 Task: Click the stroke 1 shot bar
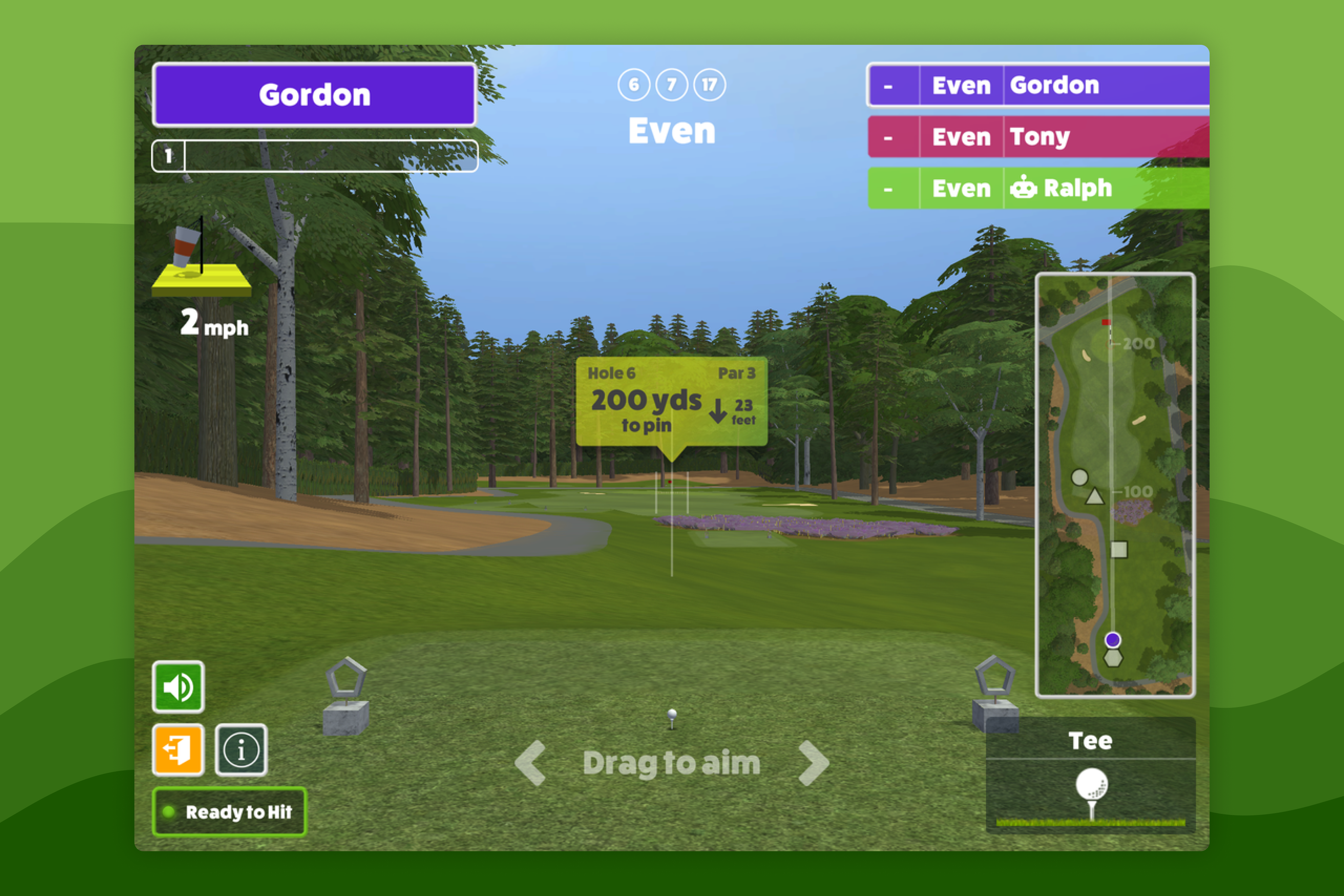point(315,155)
